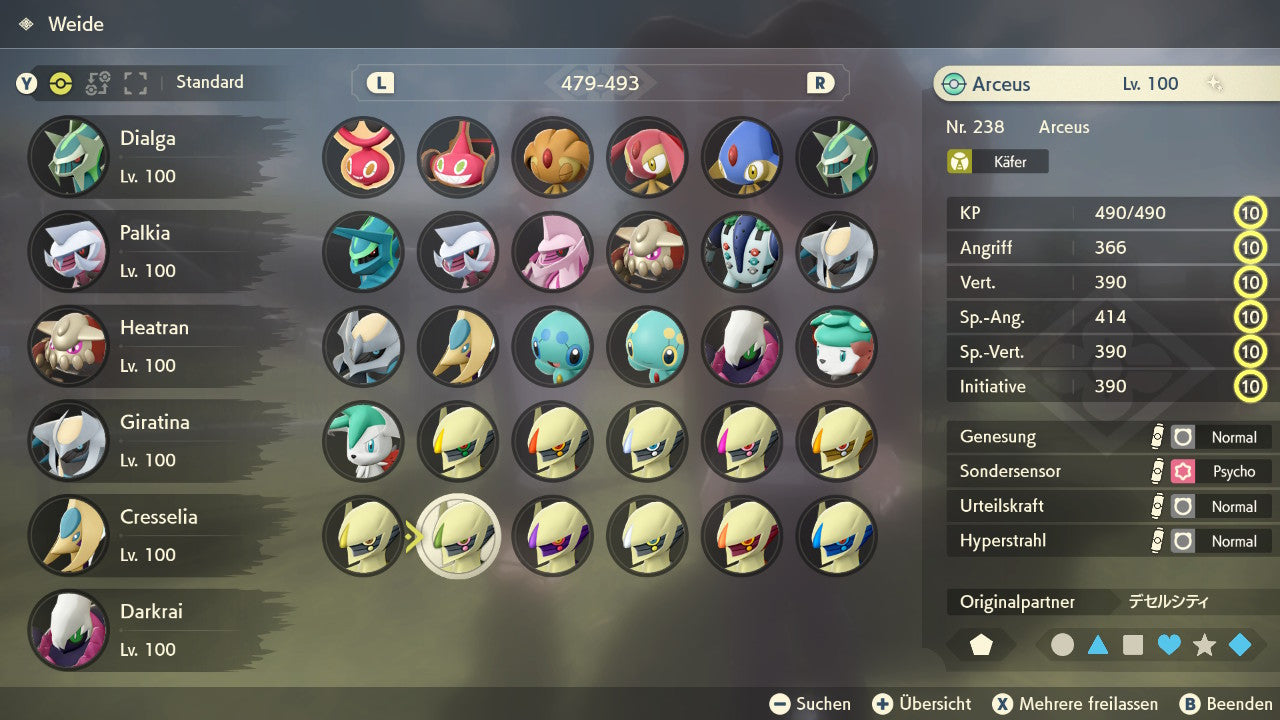The height and width of the screenshot is (720, 1280).
Task: Click the yellow 10 badge next to Initiative
Action: pos(1250,386)
